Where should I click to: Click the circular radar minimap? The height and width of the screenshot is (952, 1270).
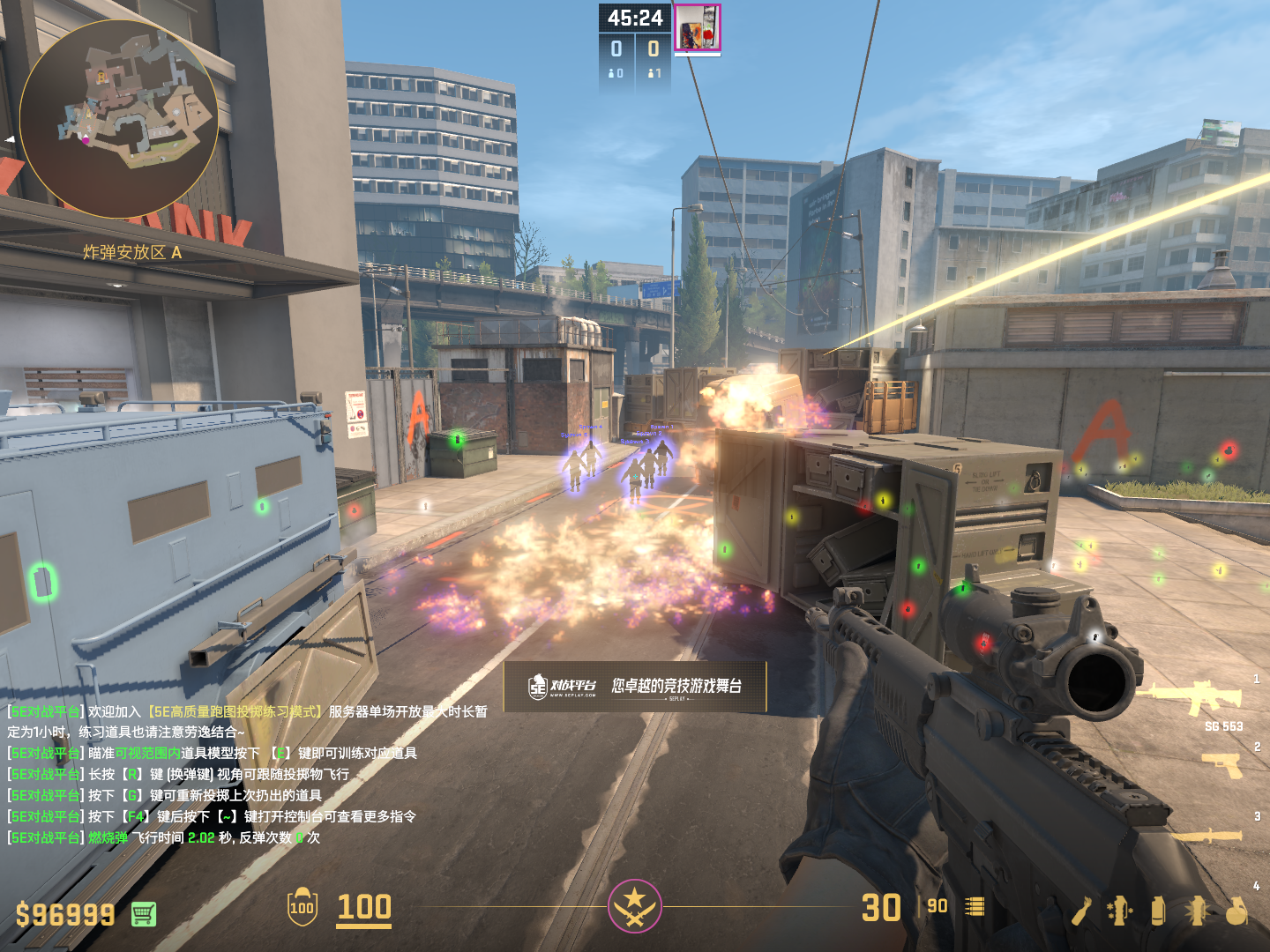[119, 119]
